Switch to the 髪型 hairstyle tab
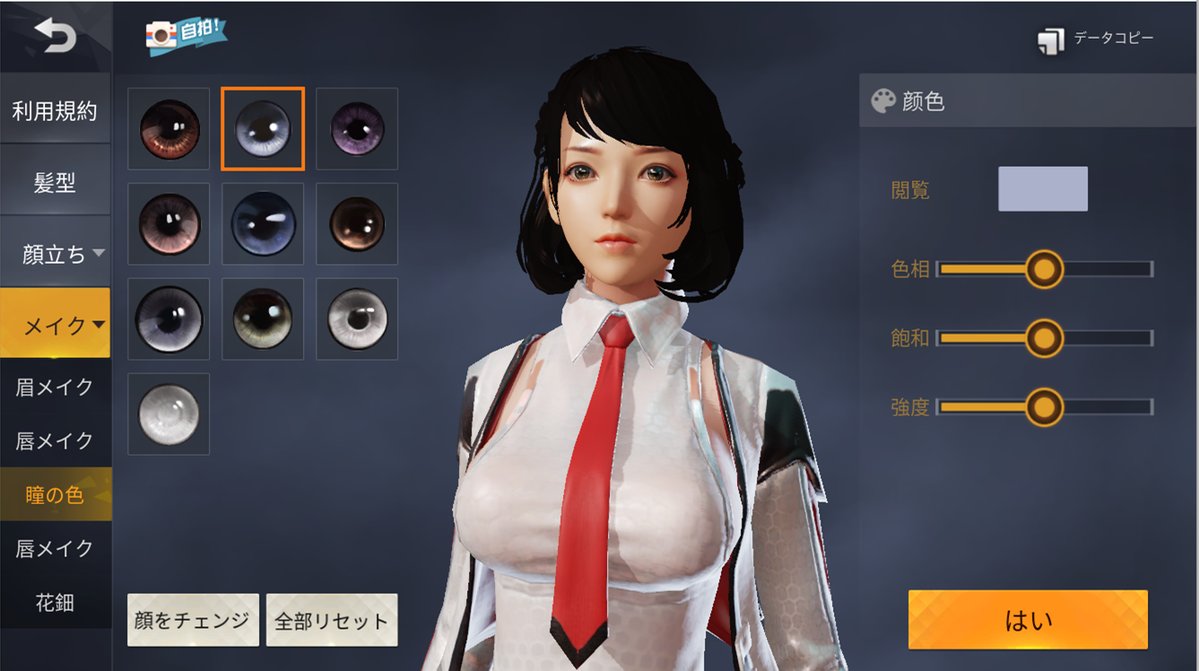 [55, 183]
